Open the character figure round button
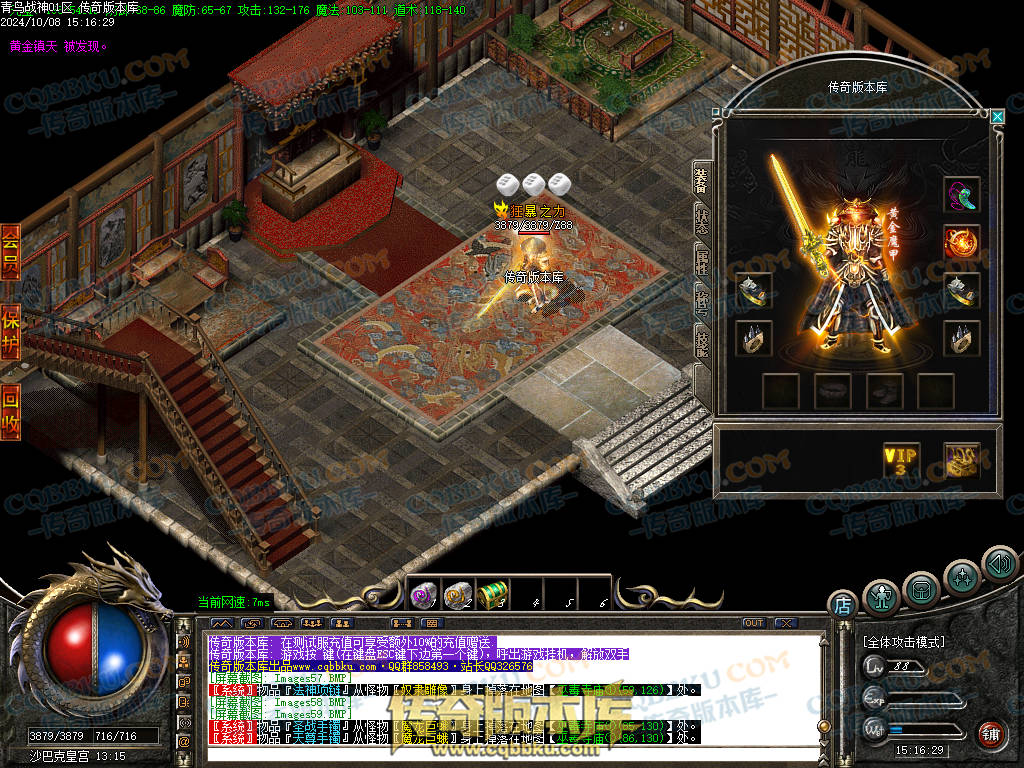 click(881, 597)
